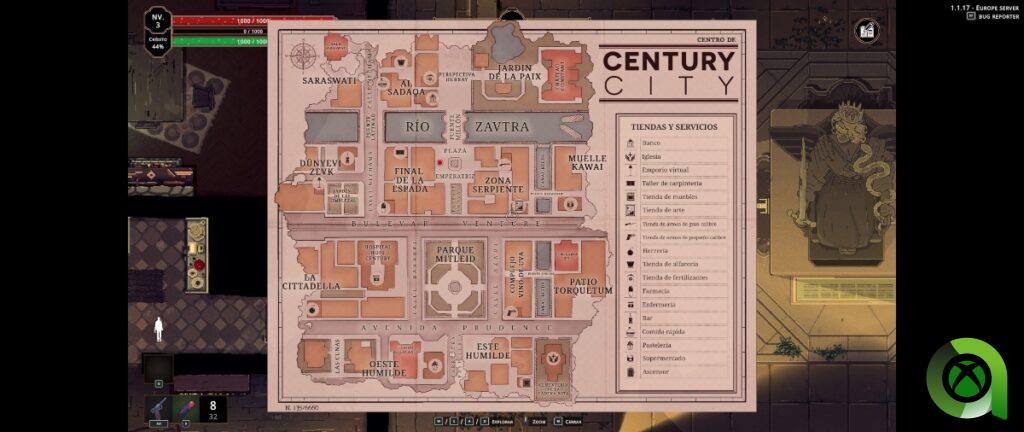The image size is (1024, 432).
Task: Select the shotgun shell ammo slot
Action: coord(184,406)
